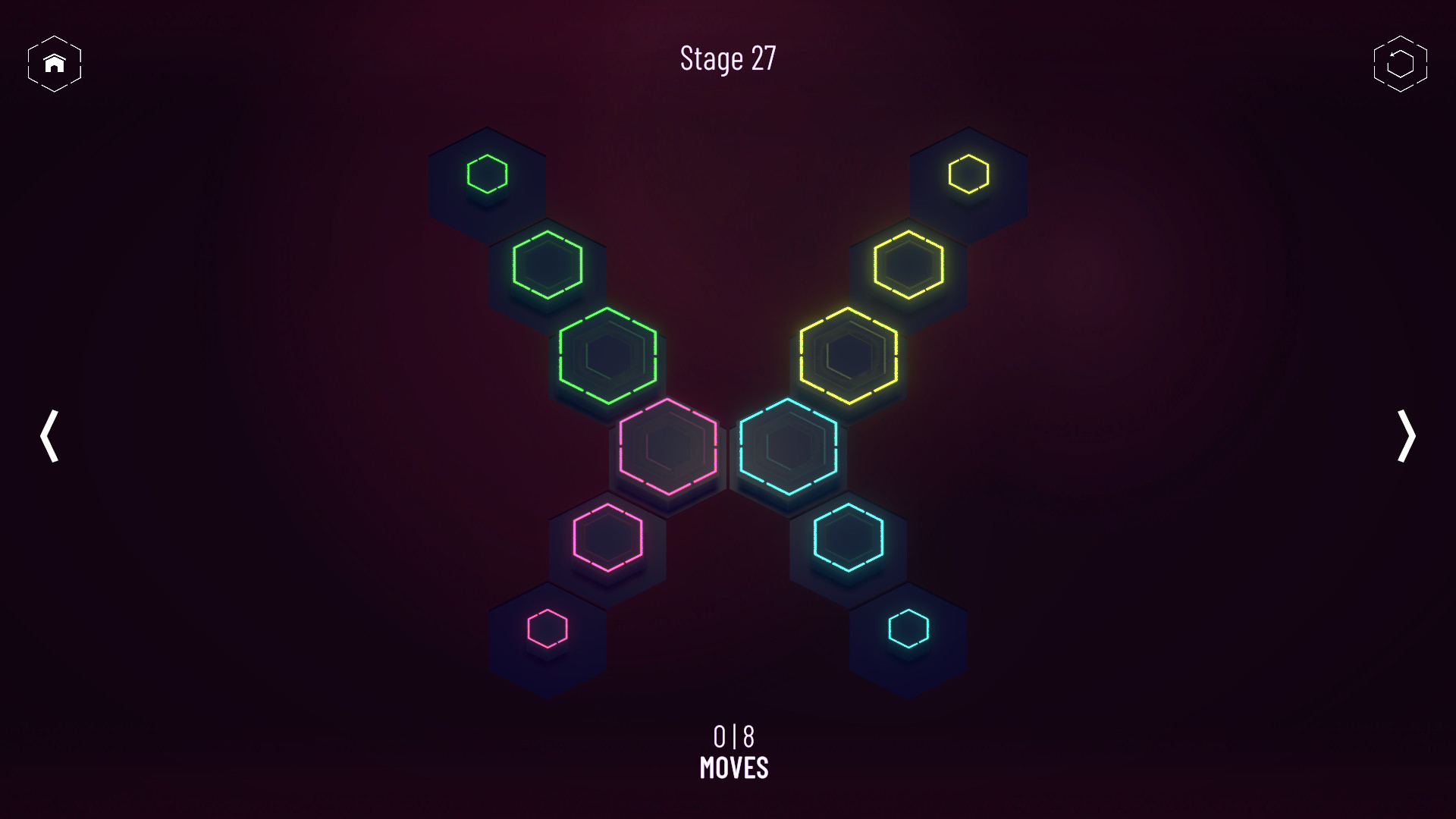Go to the previous stage with left arrow
Screen dimensions: 1456x819
pyautogui.click(x=49, y=436)
